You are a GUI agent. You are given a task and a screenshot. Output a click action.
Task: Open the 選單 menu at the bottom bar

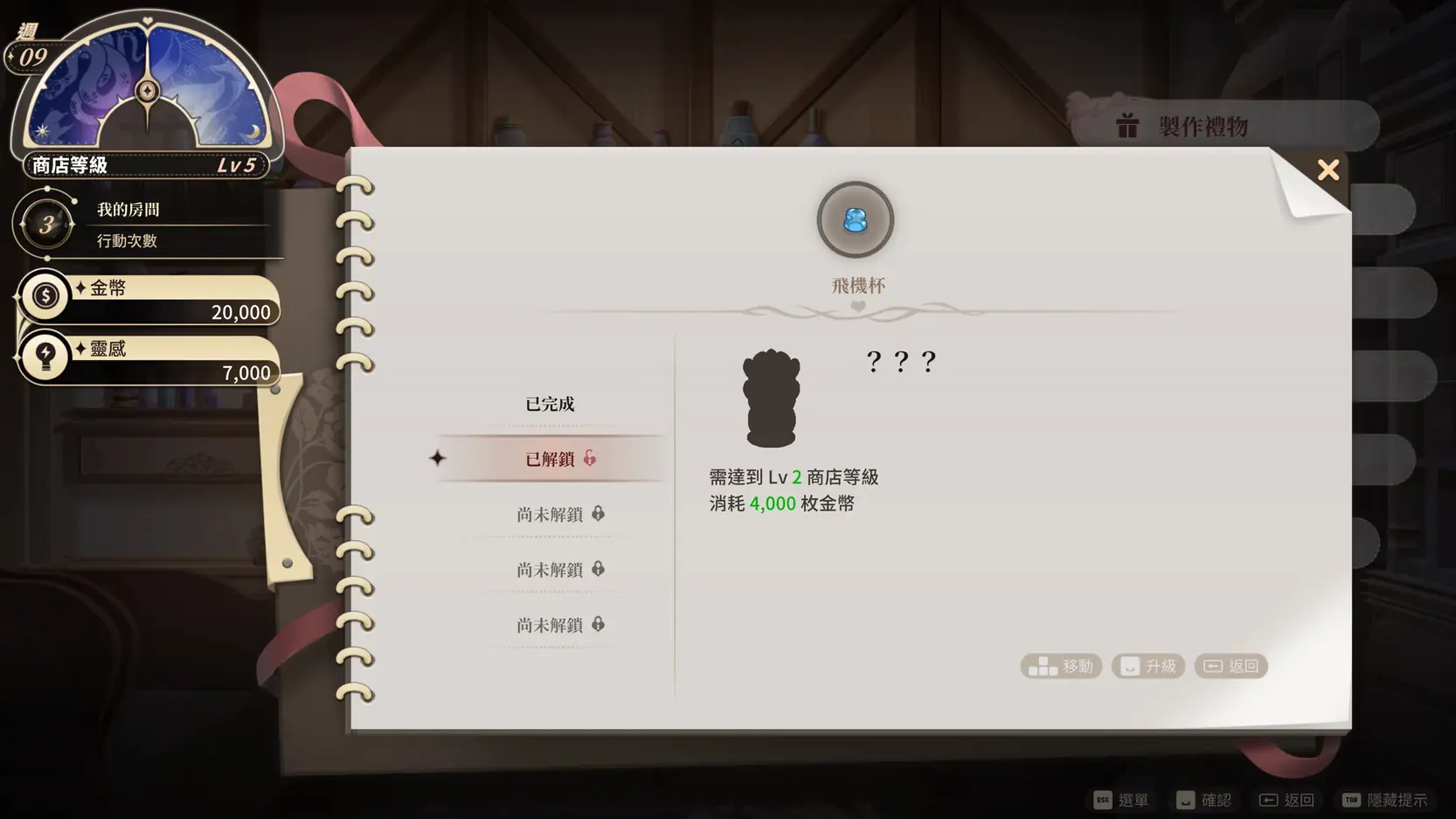[x=1121, y=800]
